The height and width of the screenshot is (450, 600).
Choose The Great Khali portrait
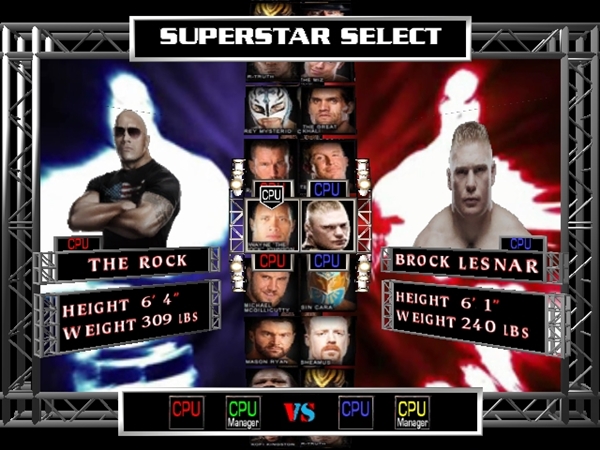tap(329, 108)
